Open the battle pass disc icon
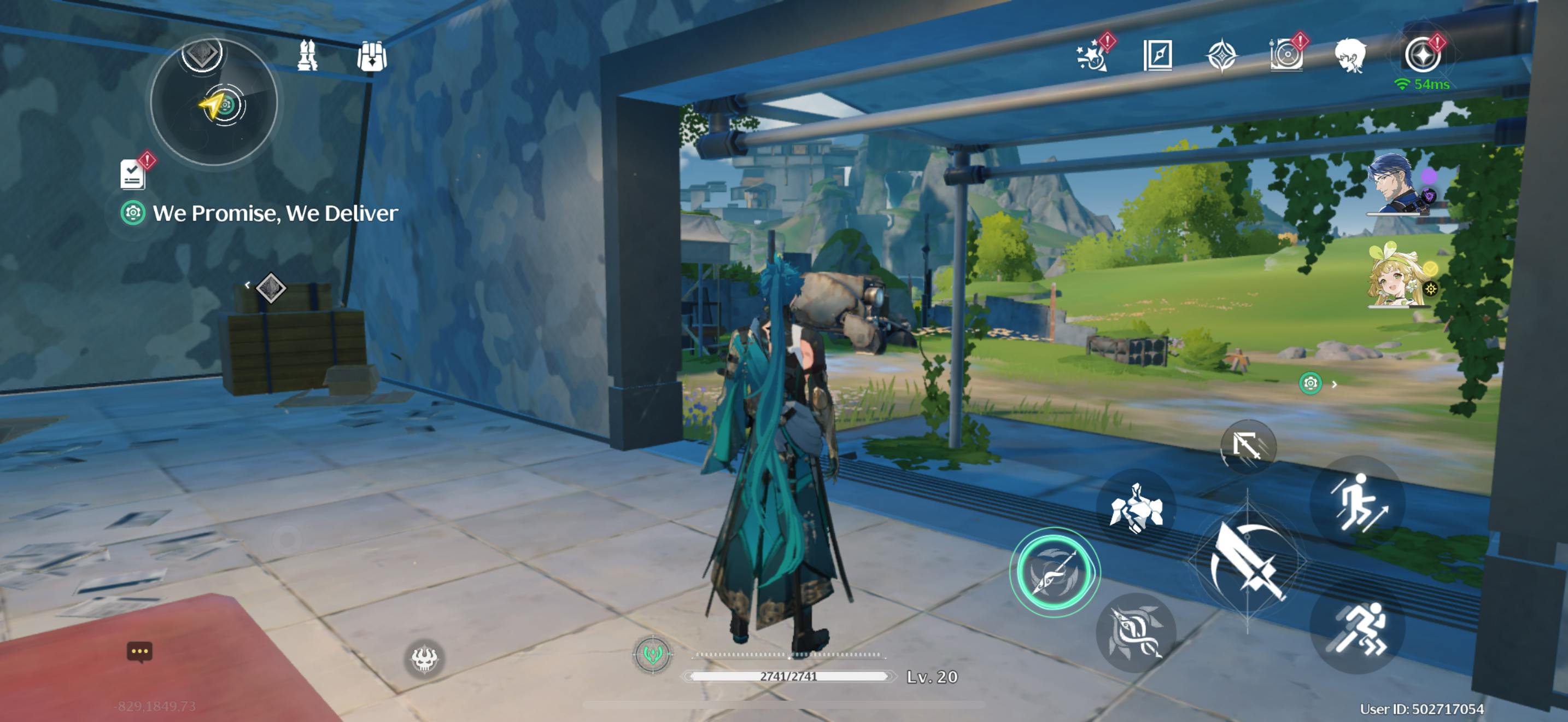This screenshot has width=1568, height=722. (1285, 55)
